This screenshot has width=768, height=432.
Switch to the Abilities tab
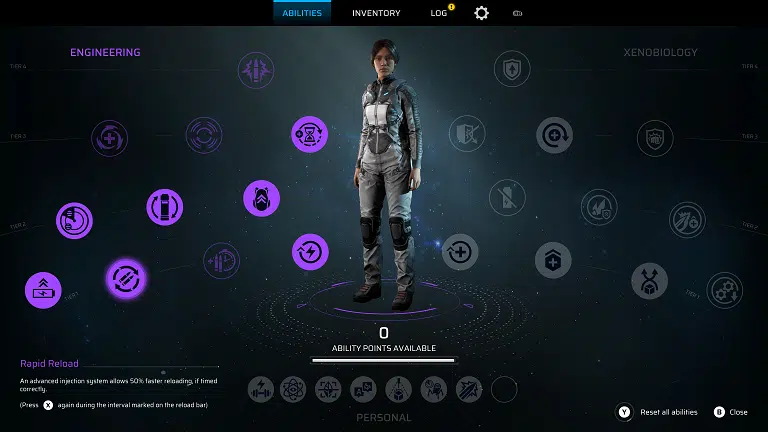(302, 13)
